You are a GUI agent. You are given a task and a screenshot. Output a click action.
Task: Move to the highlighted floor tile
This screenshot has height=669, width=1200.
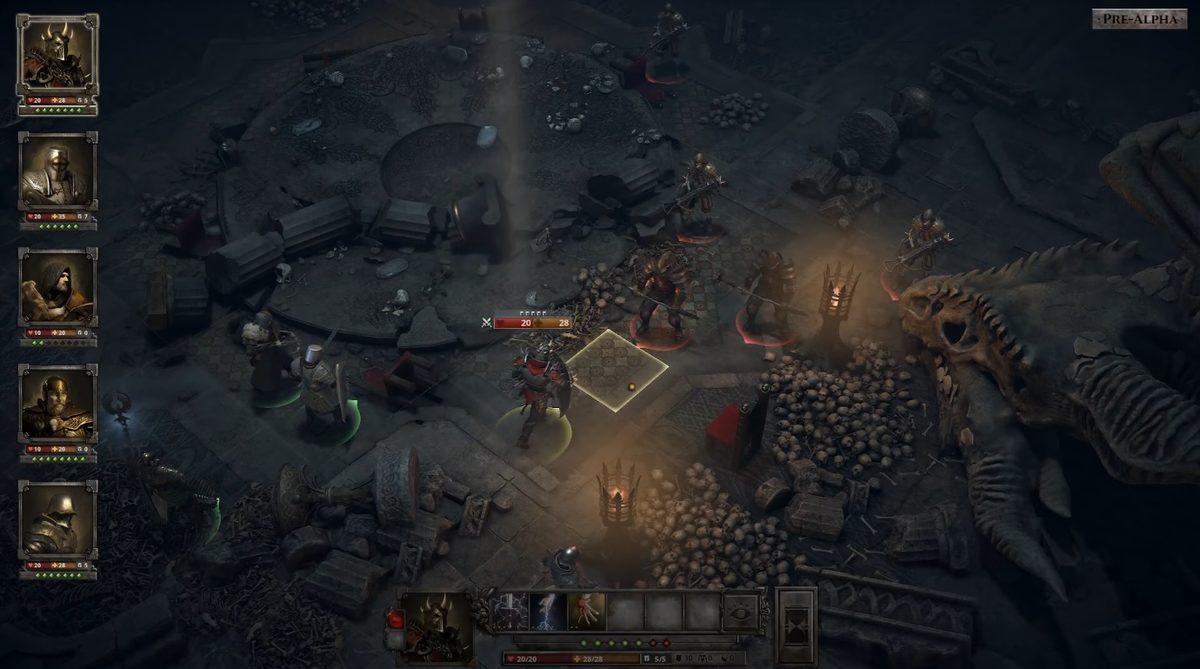point(617,370)
